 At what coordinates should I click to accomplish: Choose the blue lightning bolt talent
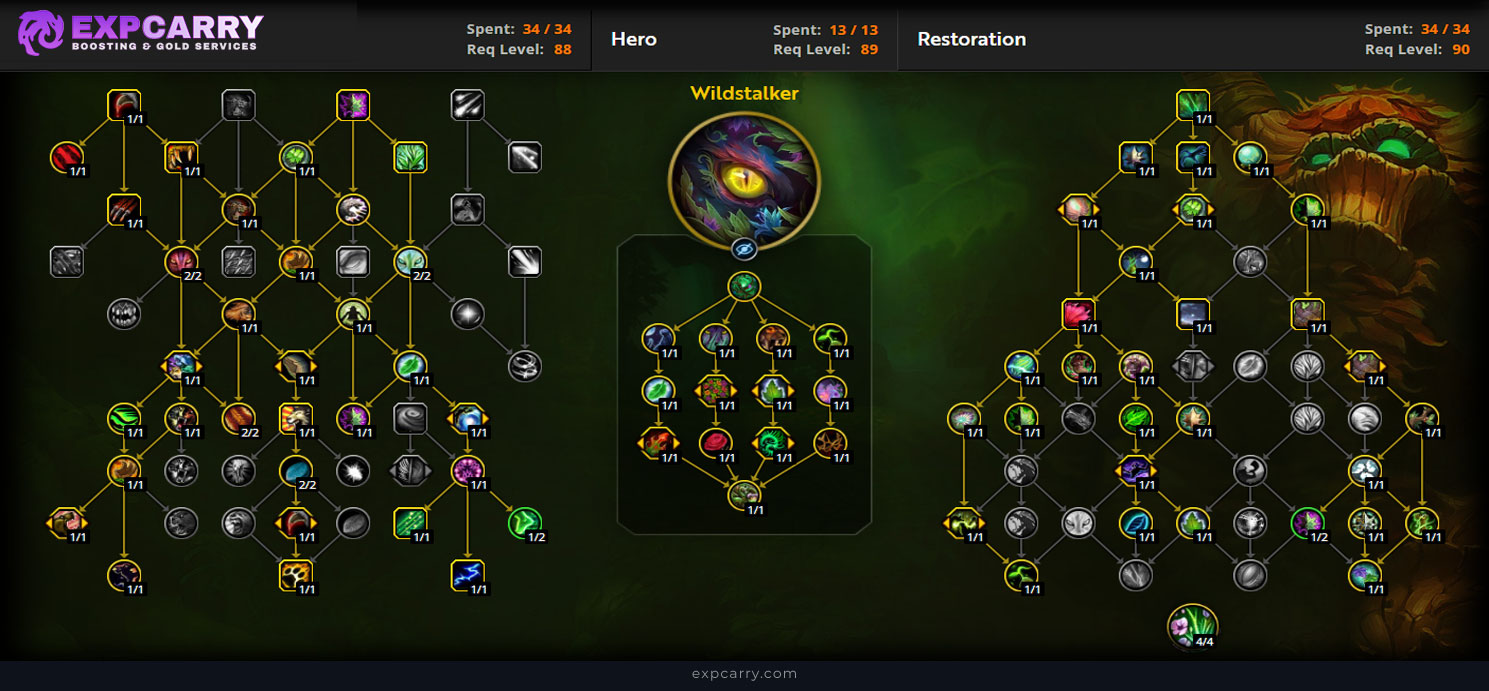(x=467, y=575)
